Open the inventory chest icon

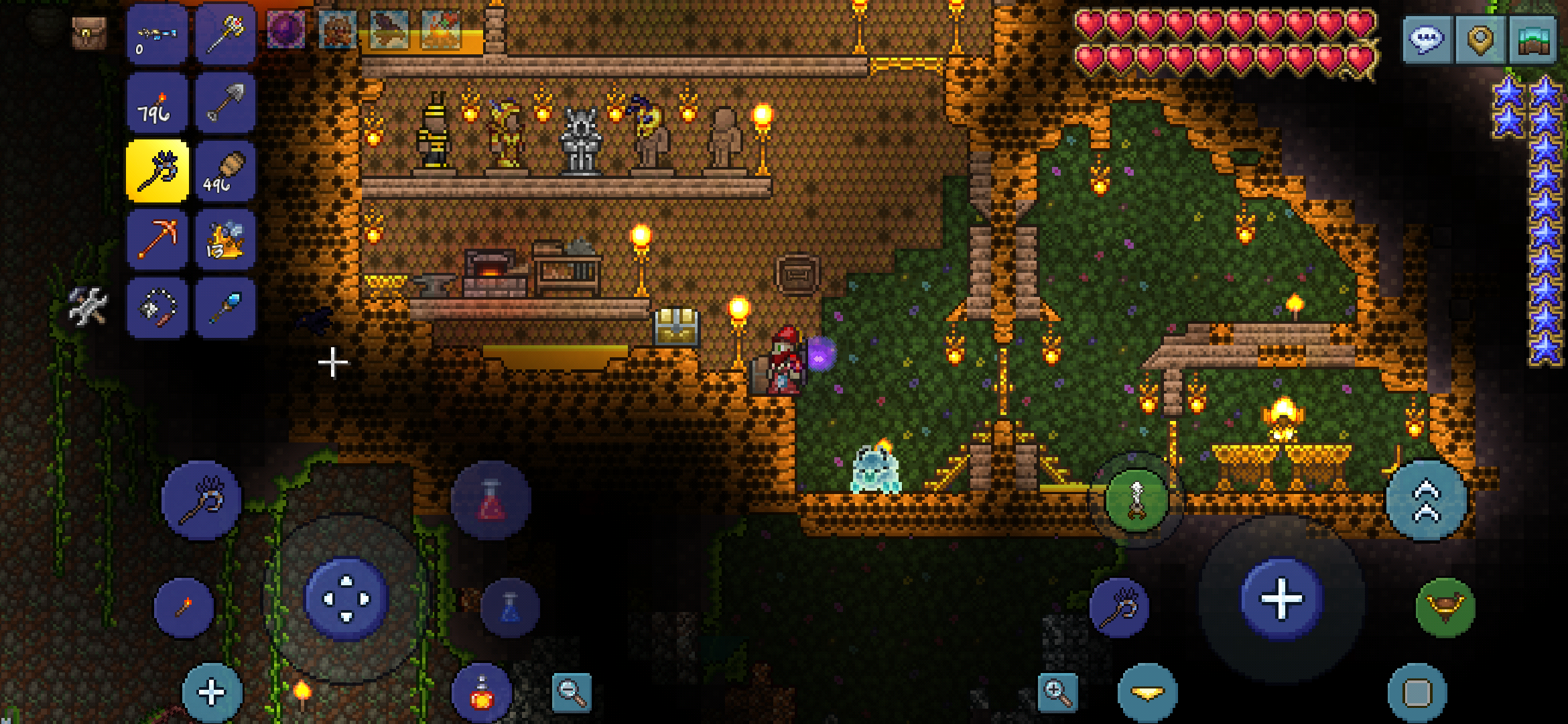pos(89,33)
